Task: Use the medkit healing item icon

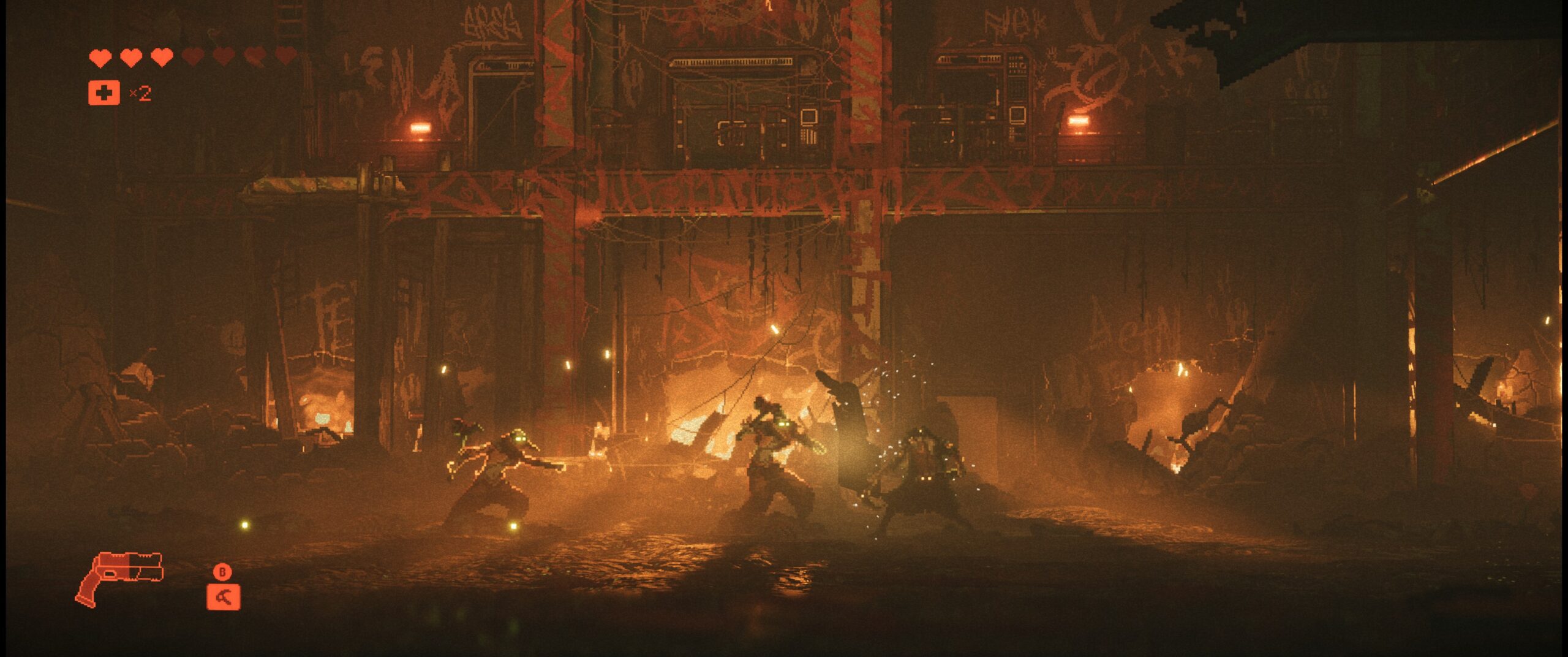Action: 104,93
